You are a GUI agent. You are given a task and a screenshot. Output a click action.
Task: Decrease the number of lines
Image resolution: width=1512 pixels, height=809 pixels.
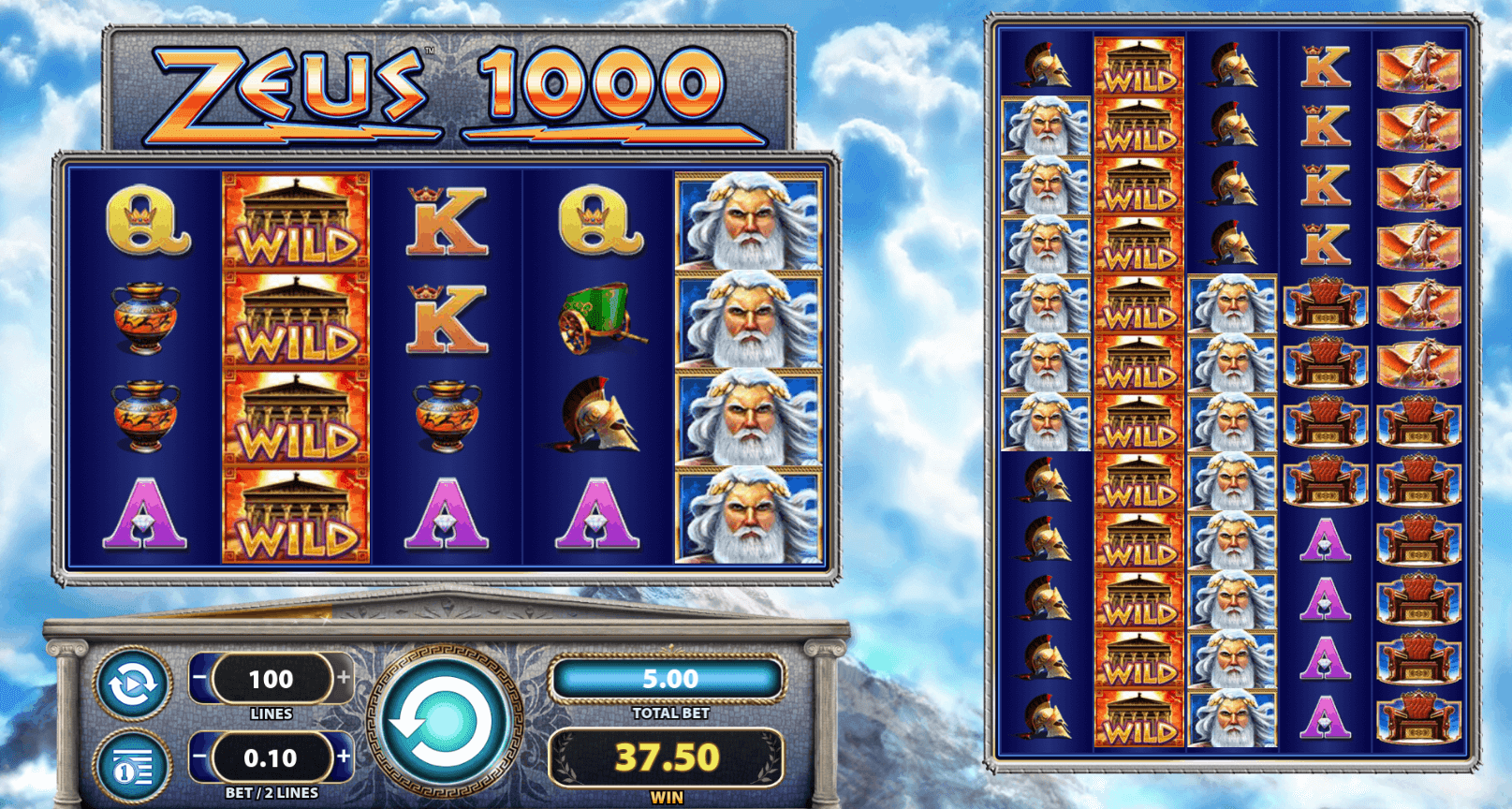(200, 678)
